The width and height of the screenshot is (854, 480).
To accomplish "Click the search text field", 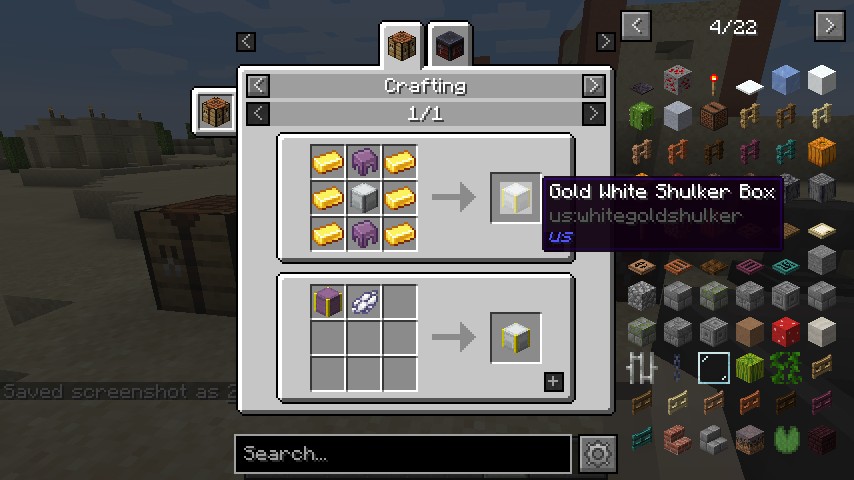I will (402, 454).
